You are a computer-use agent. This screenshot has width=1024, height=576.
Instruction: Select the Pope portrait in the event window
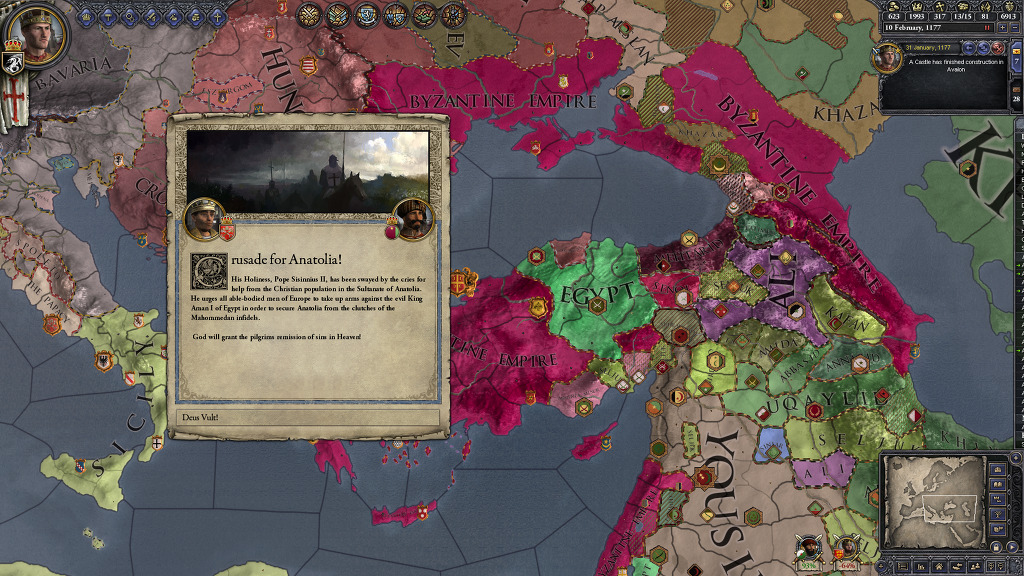[x=203, y=219]
